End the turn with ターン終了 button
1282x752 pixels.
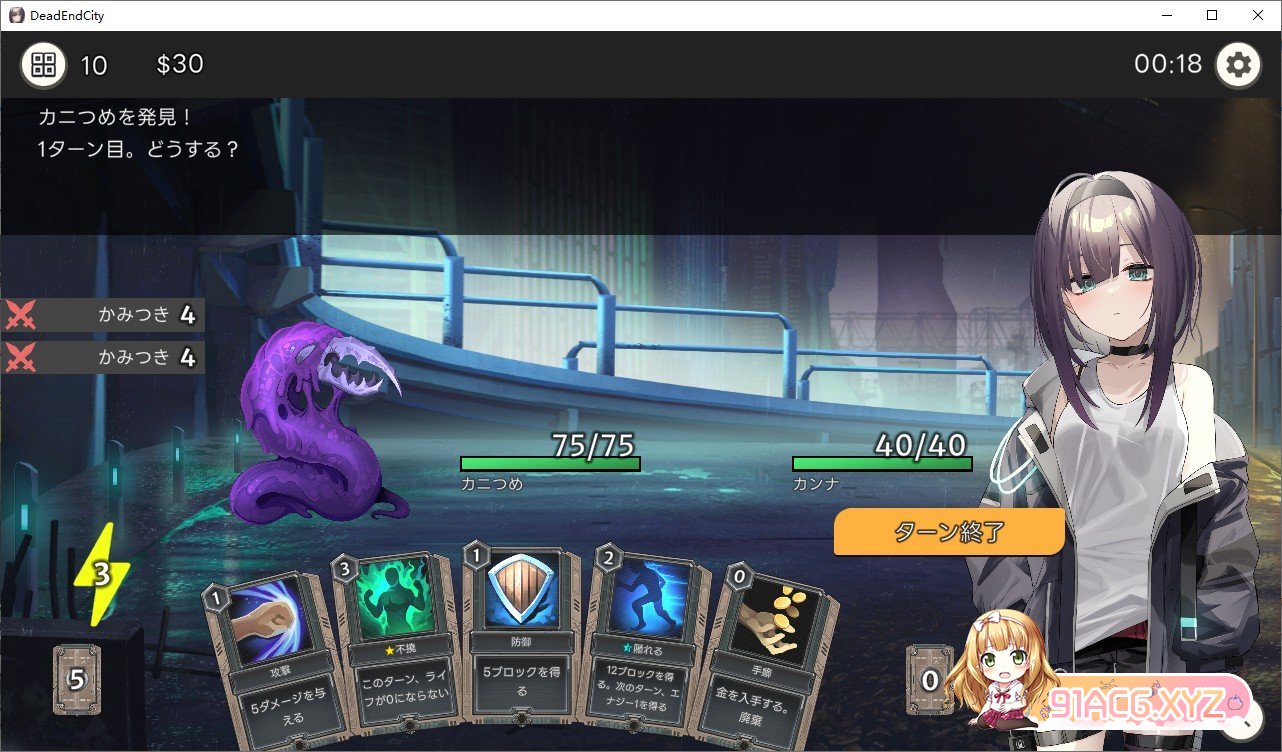coord(948,532)
